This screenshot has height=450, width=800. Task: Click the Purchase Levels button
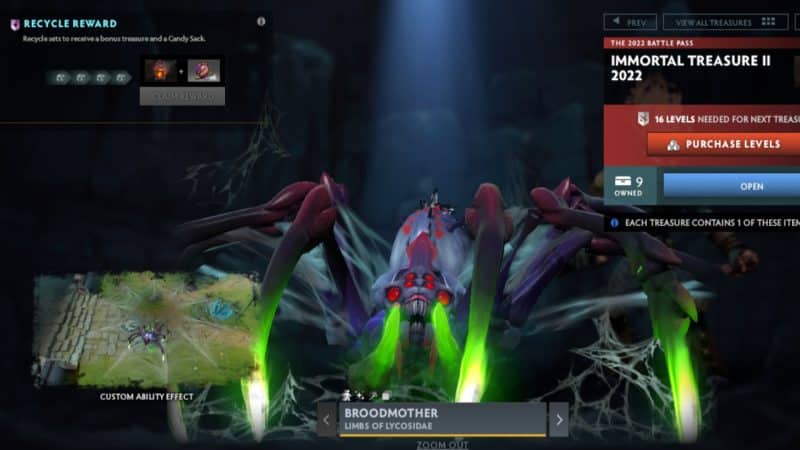tap(725, 144)
